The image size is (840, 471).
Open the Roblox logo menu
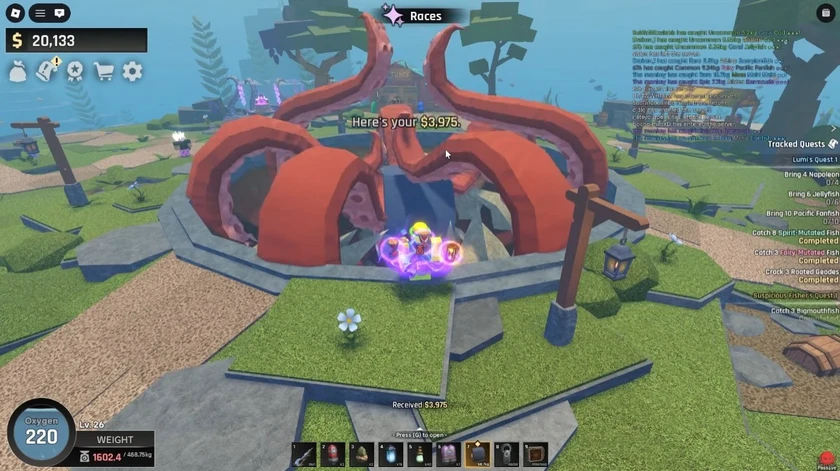[14, 13]
